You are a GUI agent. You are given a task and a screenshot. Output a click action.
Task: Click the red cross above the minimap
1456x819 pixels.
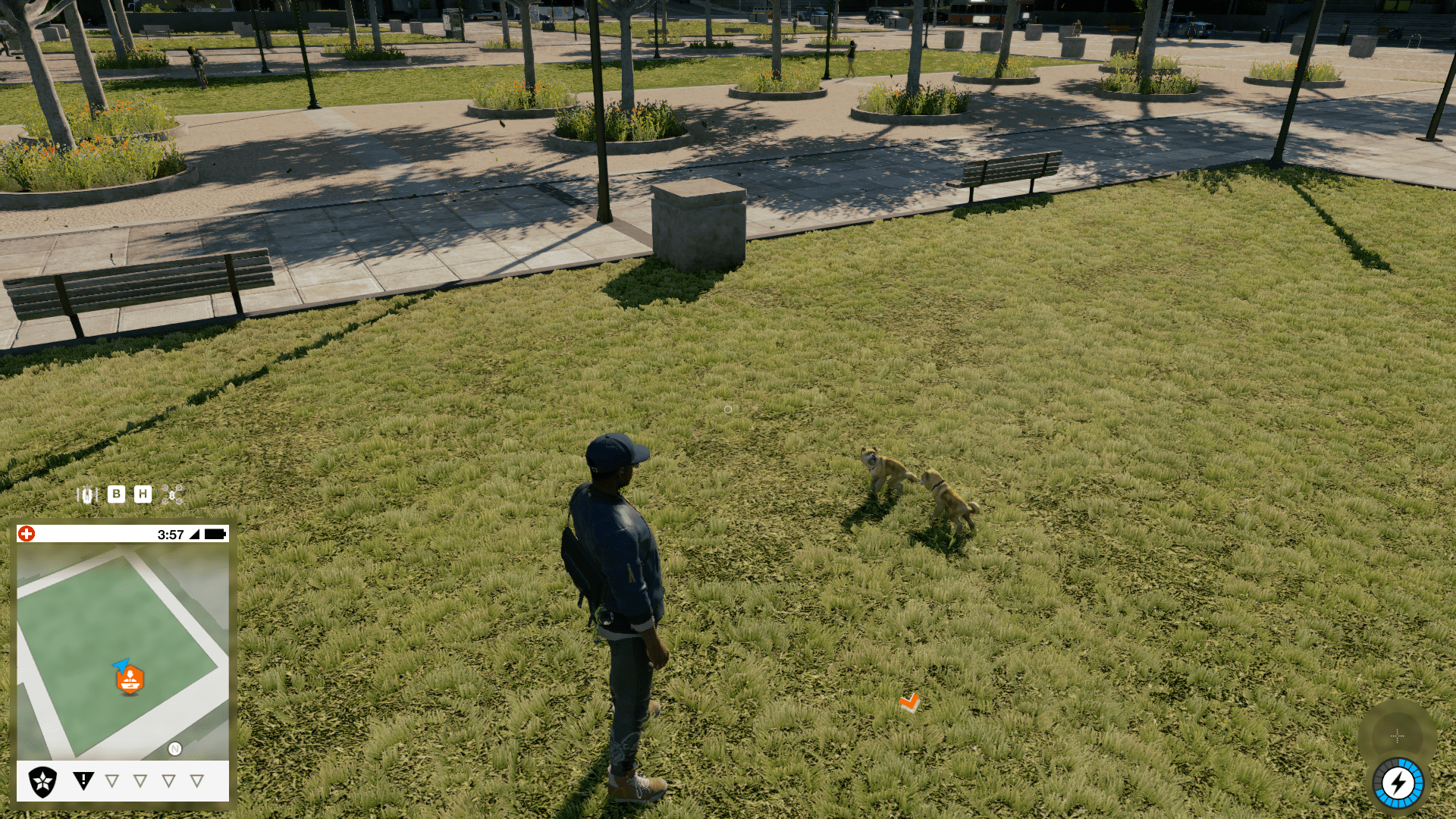(26, 533)
